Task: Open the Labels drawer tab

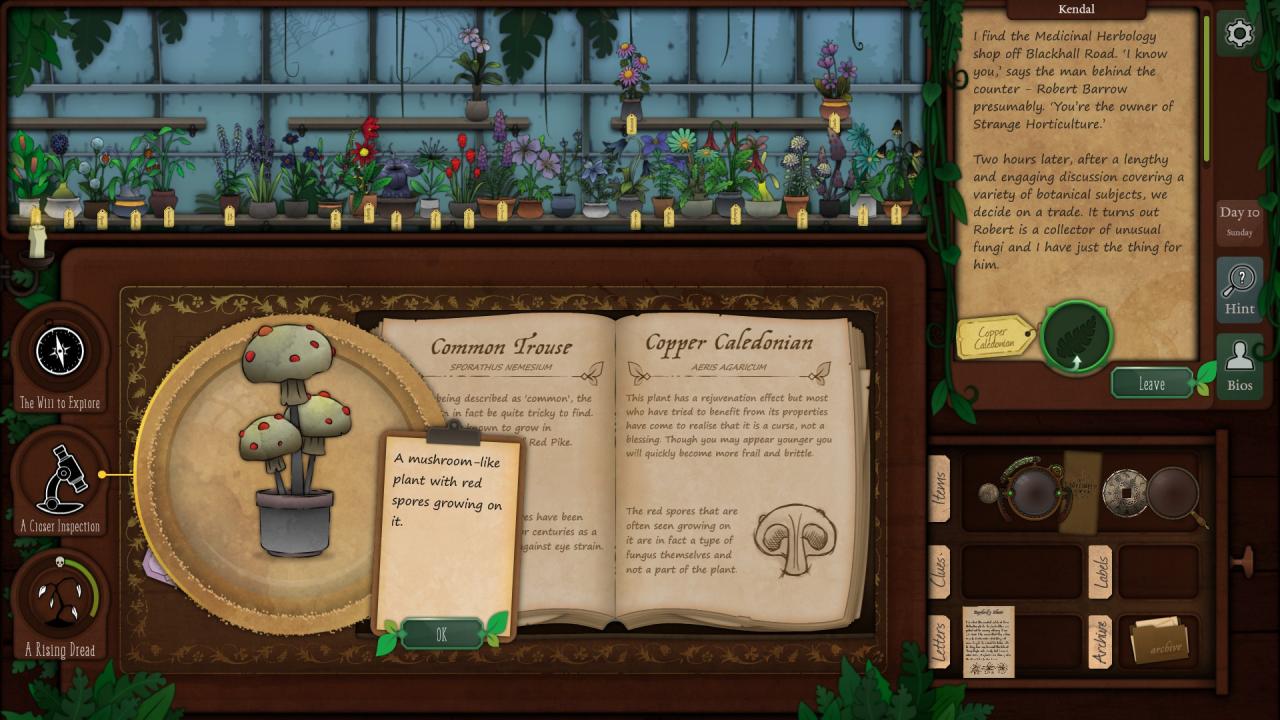Action: click(x=1100, y=571)
